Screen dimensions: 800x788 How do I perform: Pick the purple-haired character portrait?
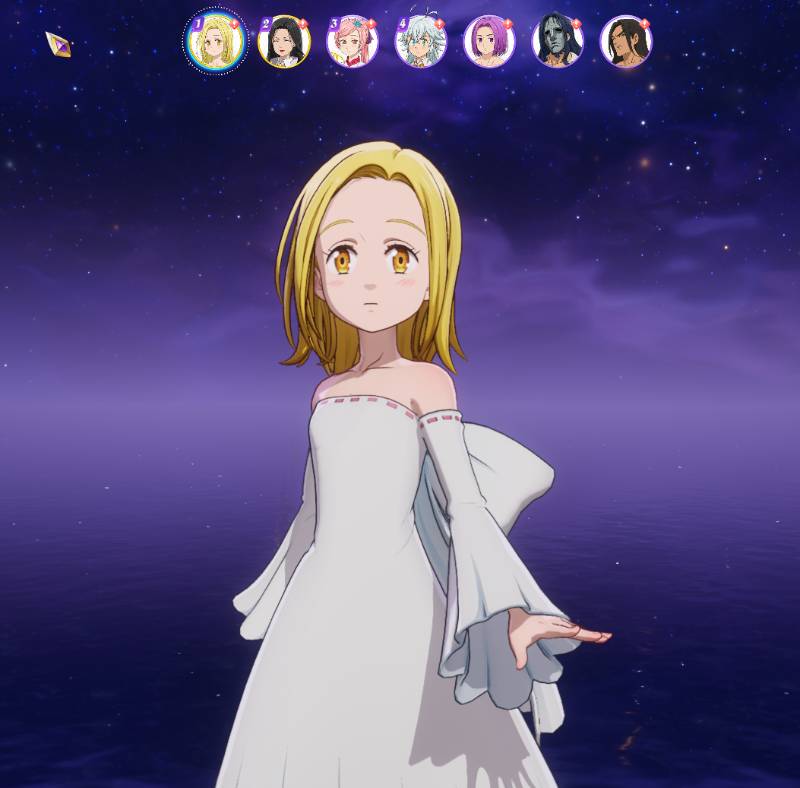[489, 42]
